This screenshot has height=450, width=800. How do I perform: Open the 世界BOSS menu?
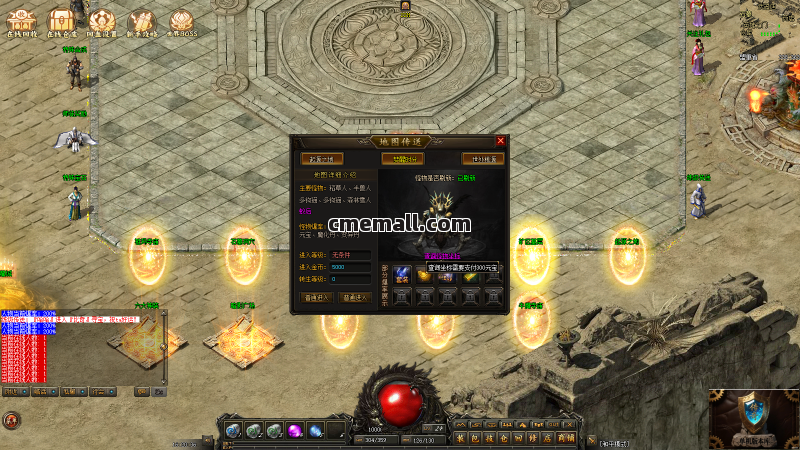(x=181, y=22)
